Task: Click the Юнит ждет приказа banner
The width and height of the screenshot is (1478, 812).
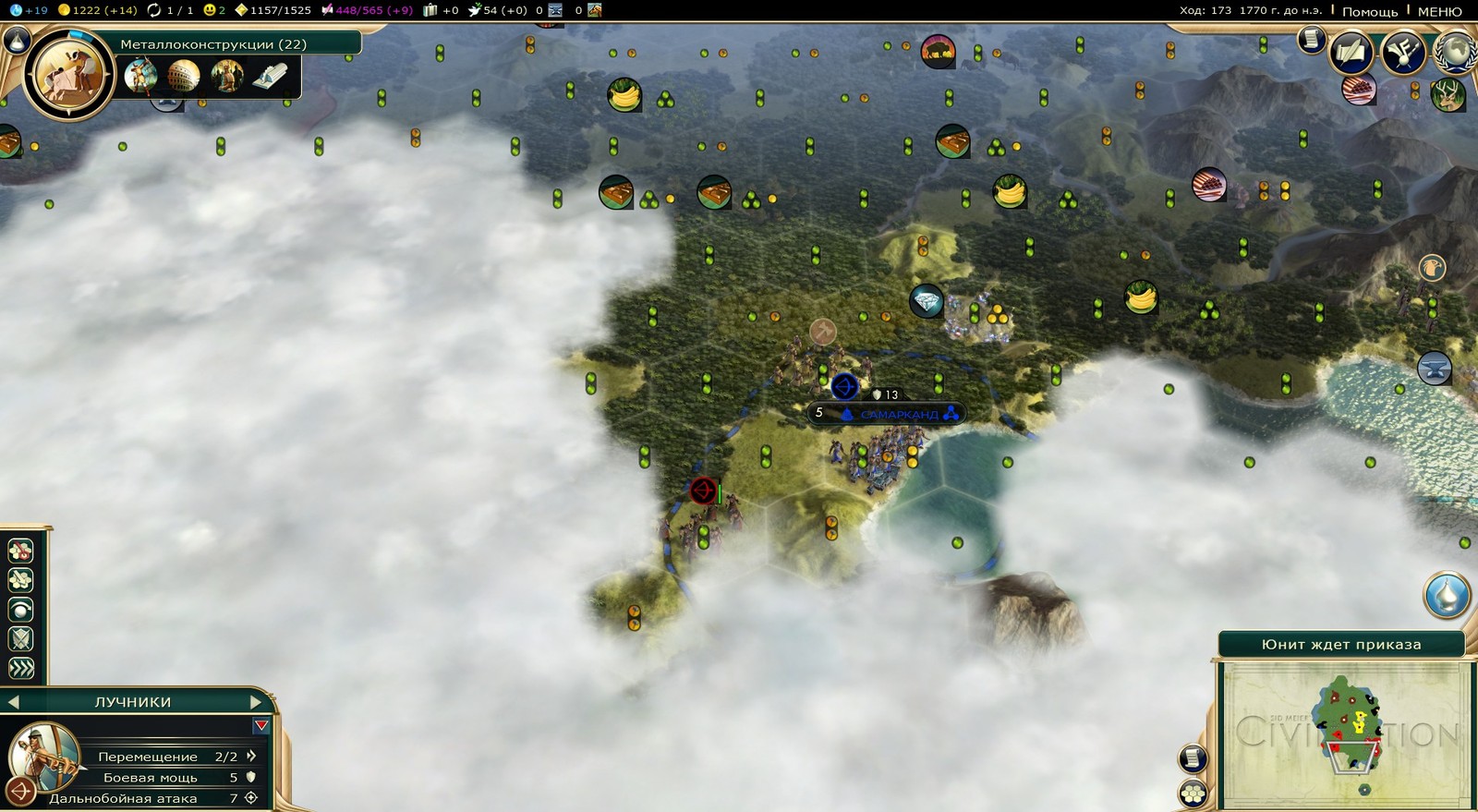Action: tap(1340, 645)
